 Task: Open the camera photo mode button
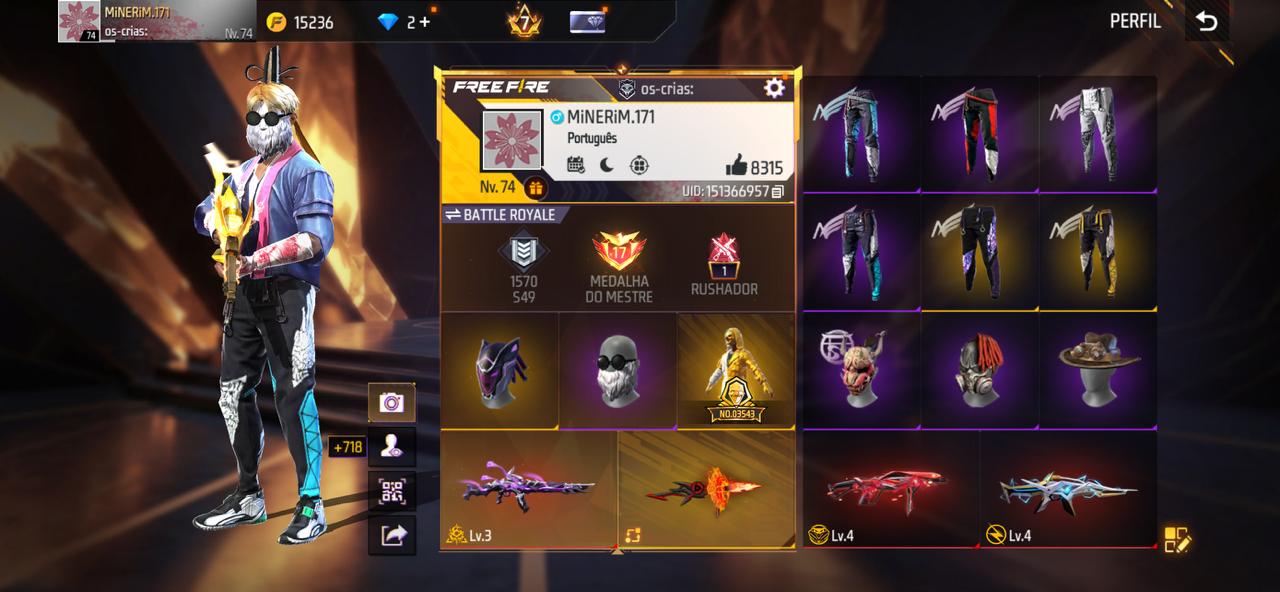point(392,402)
